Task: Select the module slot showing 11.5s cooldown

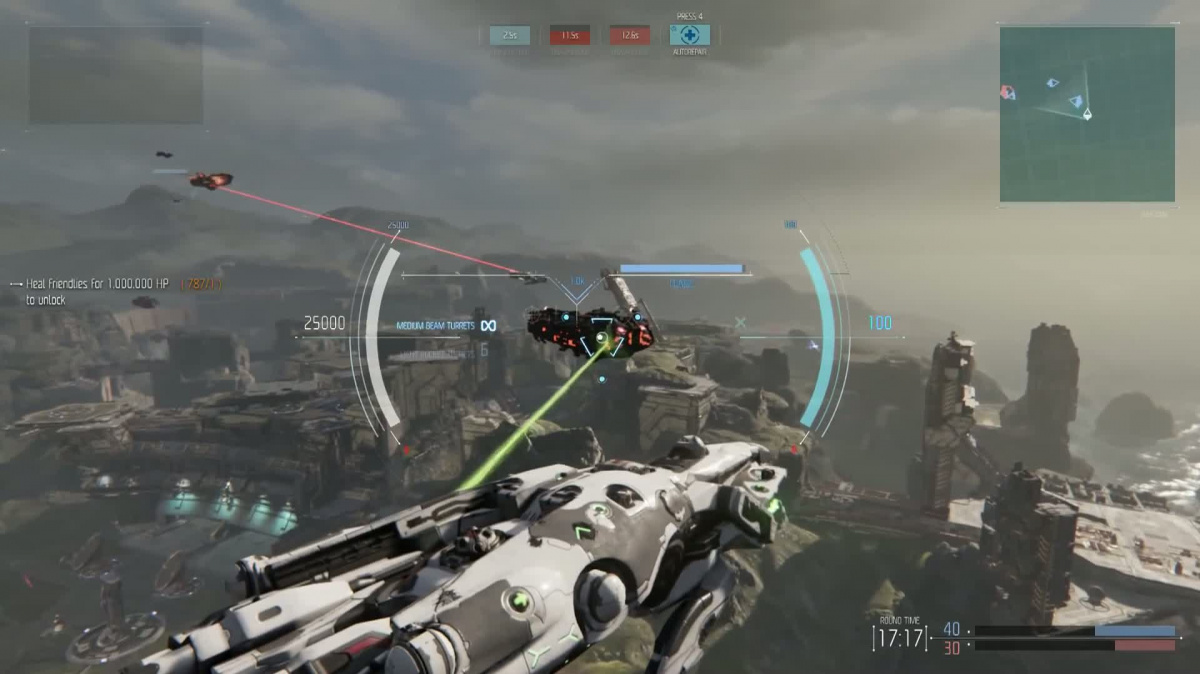Action: pos(570,35)
